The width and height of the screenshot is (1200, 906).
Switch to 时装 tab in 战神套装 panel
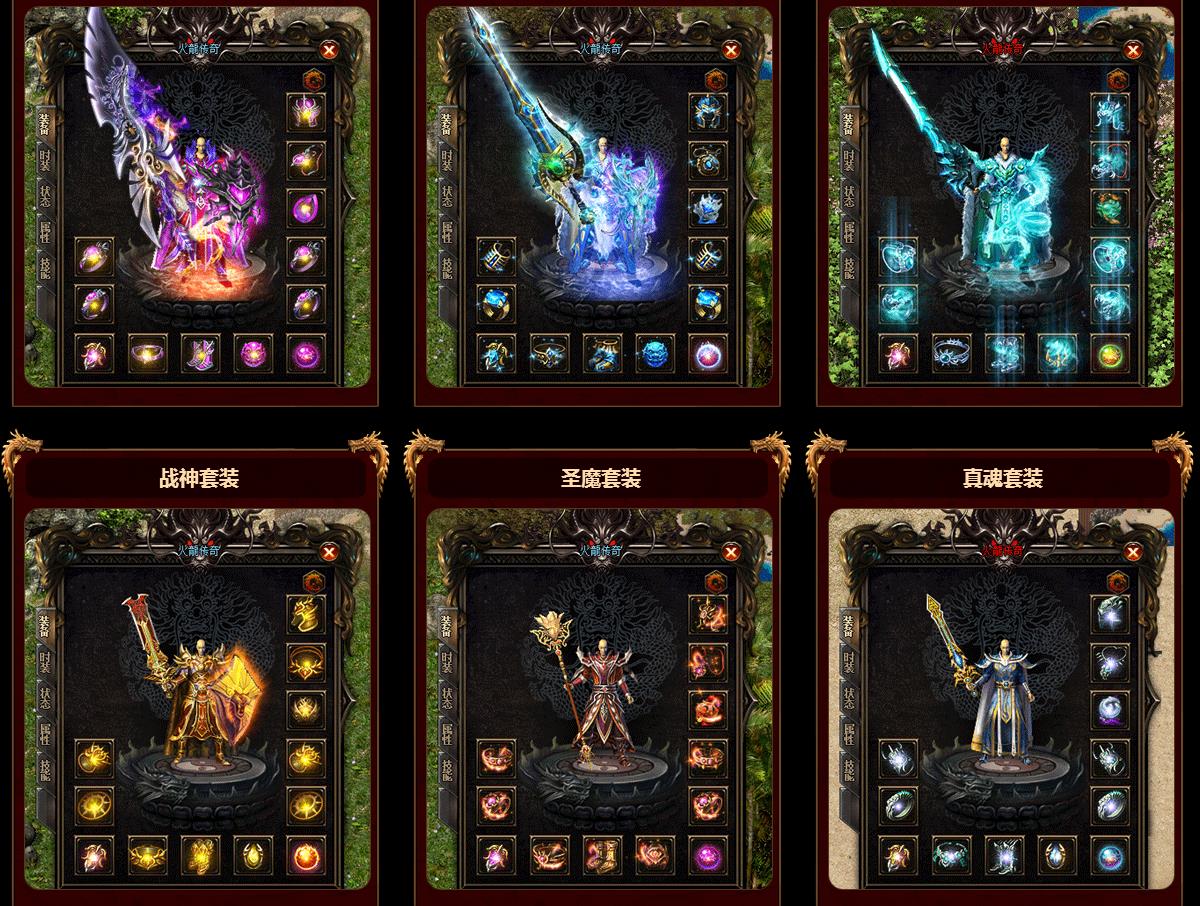click(45, 661)
